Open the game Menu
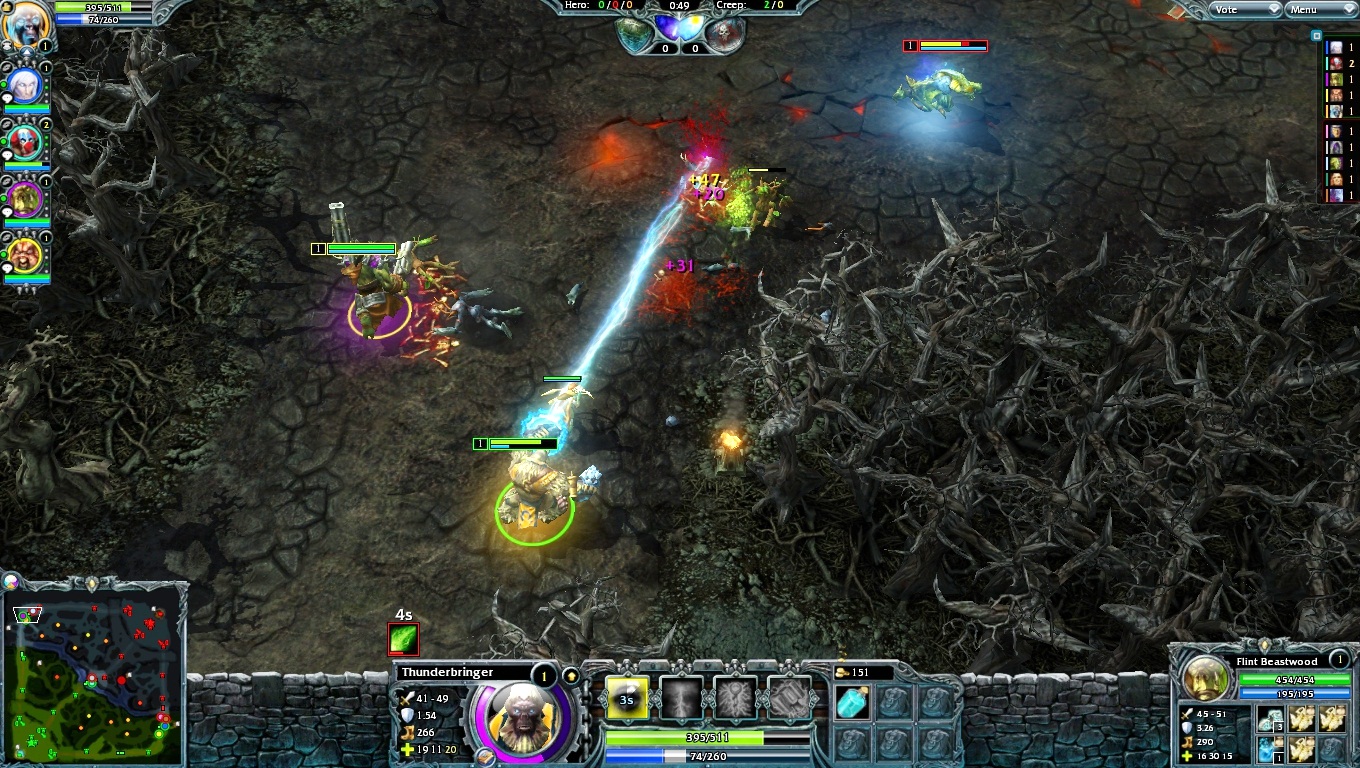The height and width of the screenshot is (768, 1360). (1320, 10)
